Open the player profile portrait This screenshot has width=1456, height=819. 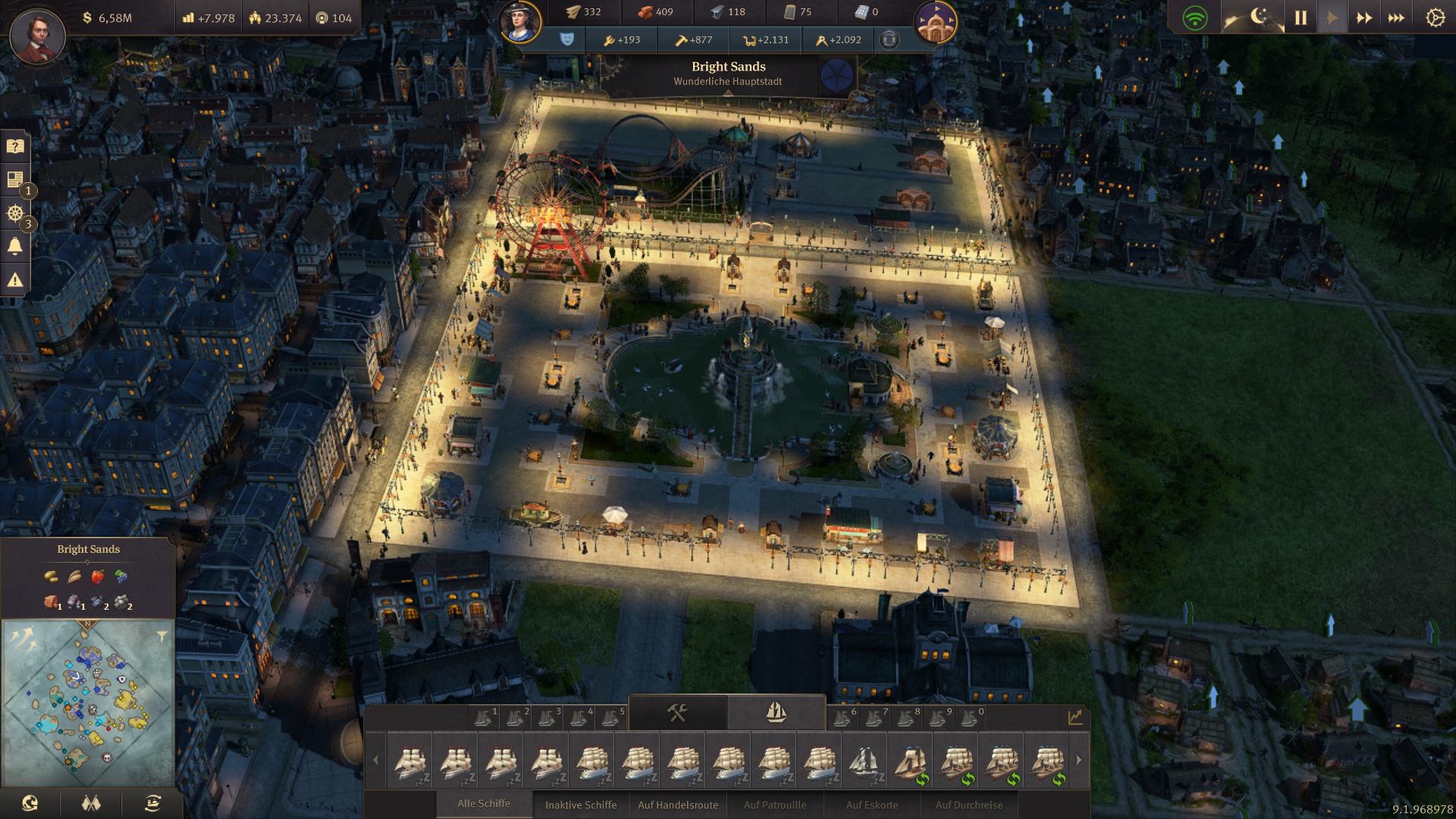pyautogui.click(x=37, y=36)
